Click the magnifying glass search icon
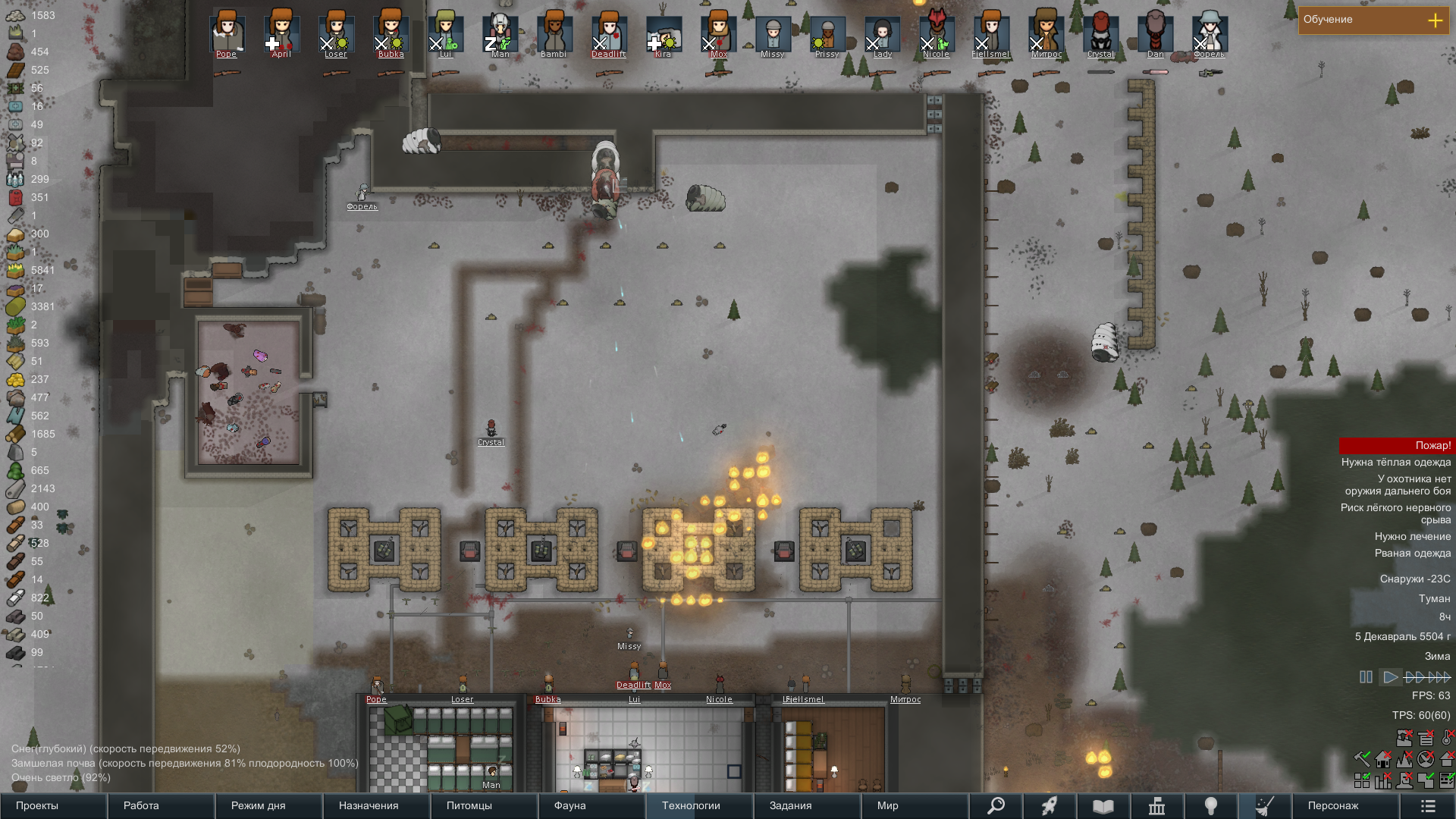This screenshot has height=819, width=1456. pos(996,805)
